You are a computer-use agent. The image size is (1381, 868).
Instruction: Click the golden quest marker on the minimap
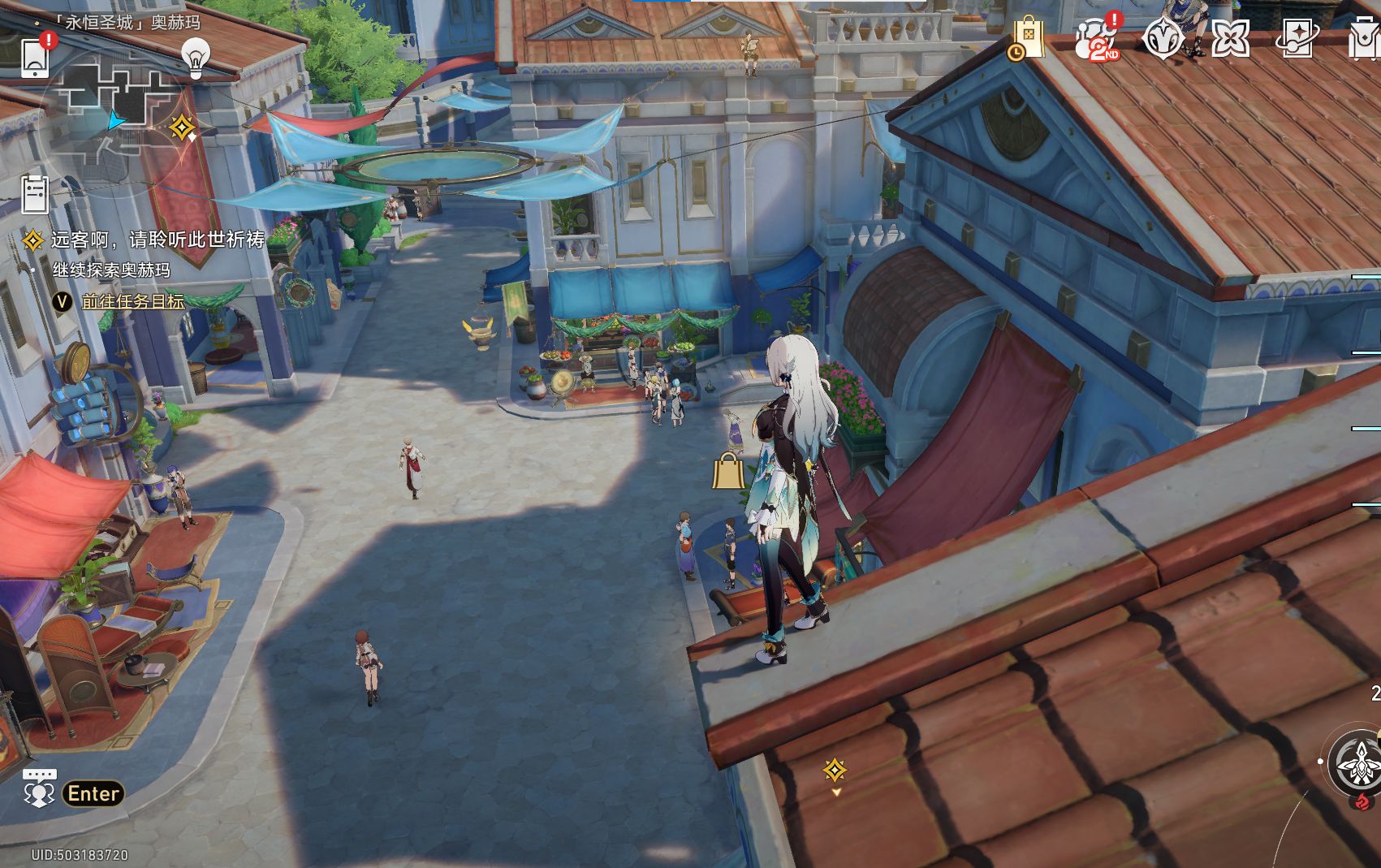pyautogui.click(x=182, y=127)
